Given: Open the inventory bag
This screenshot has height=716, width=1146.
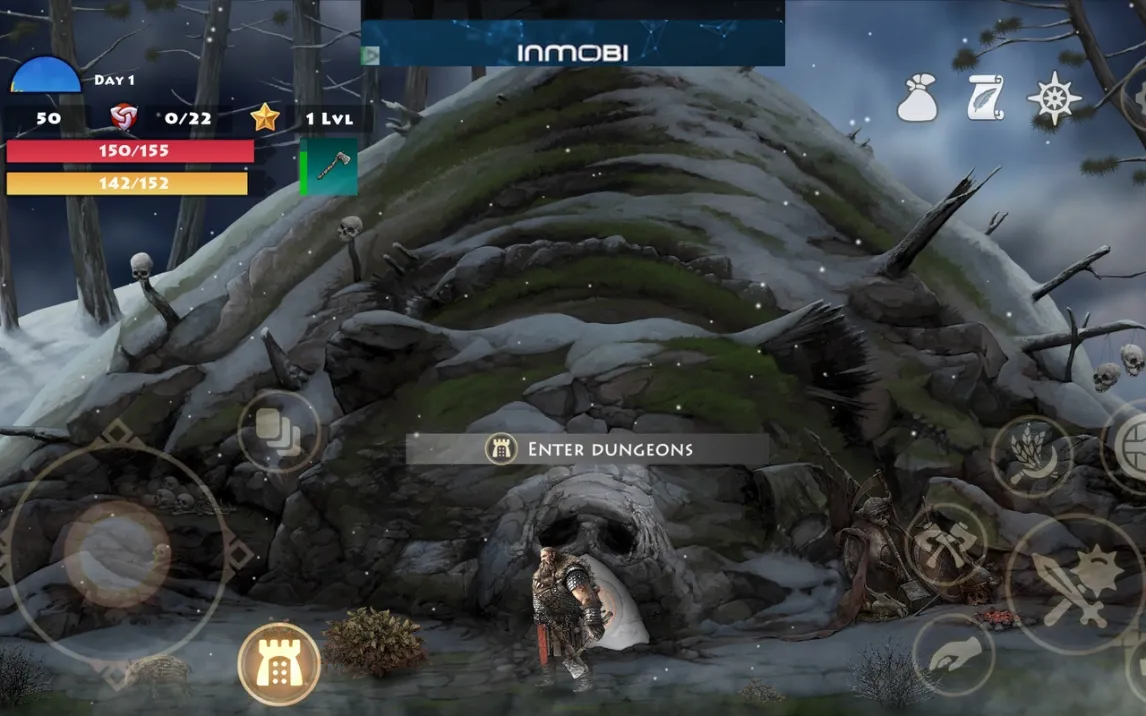Looking at the screenshot, I should point(917,98).
